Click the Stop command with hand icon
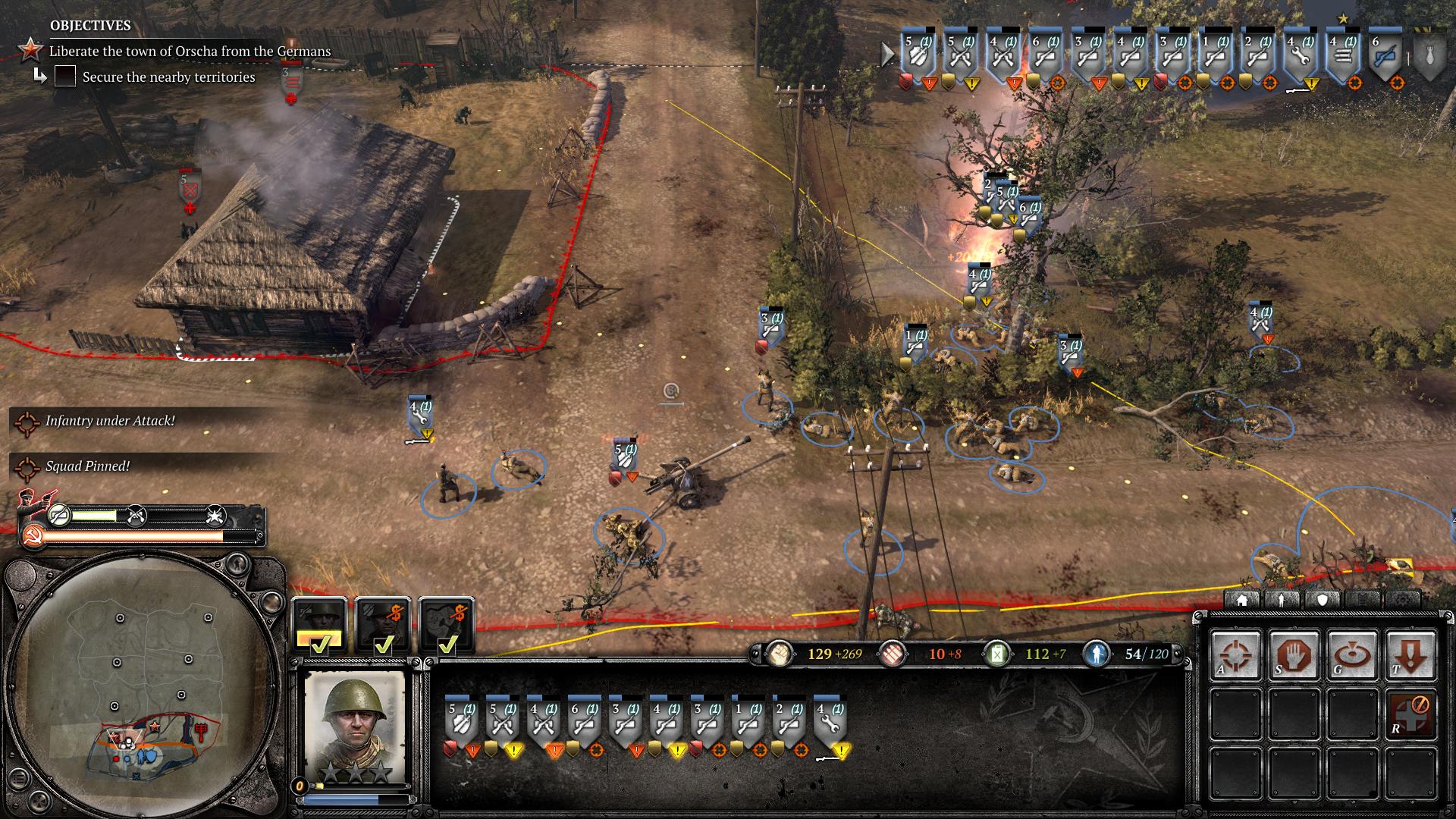This screenshot has width=1456, height=819. click(x=1294, y=654)
